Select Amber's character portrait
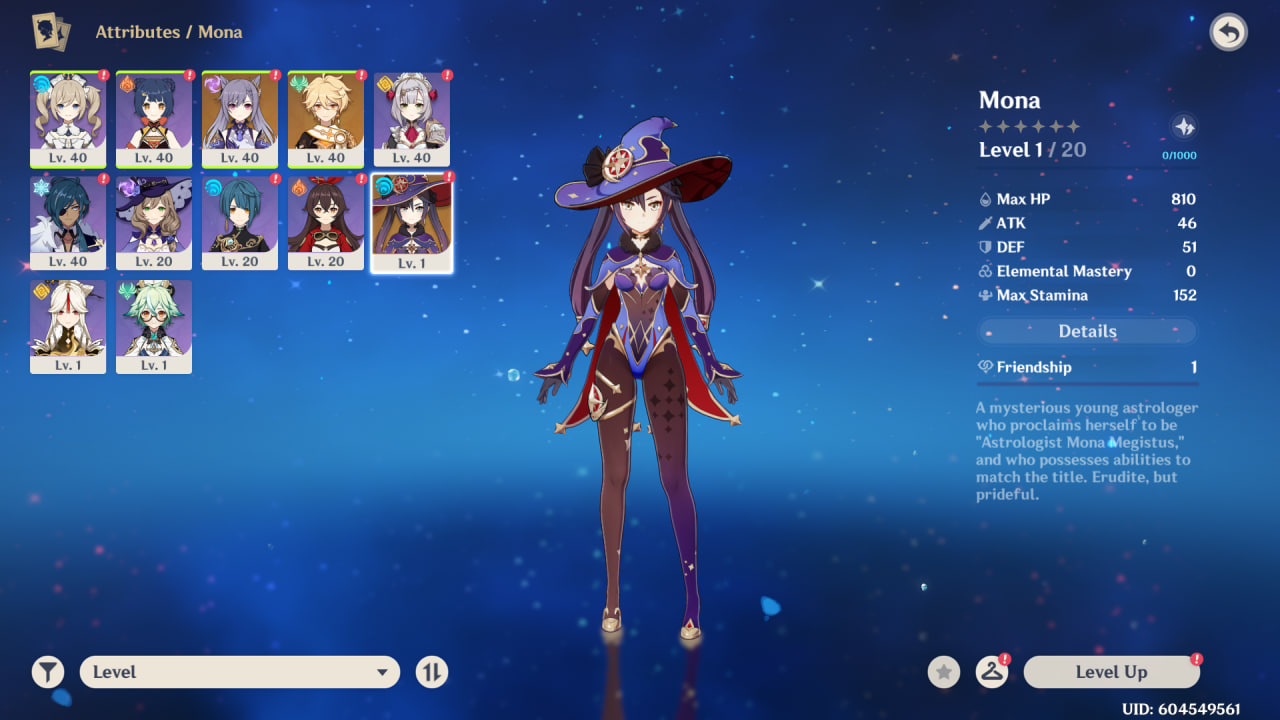1280x720 pixels. 326,222
